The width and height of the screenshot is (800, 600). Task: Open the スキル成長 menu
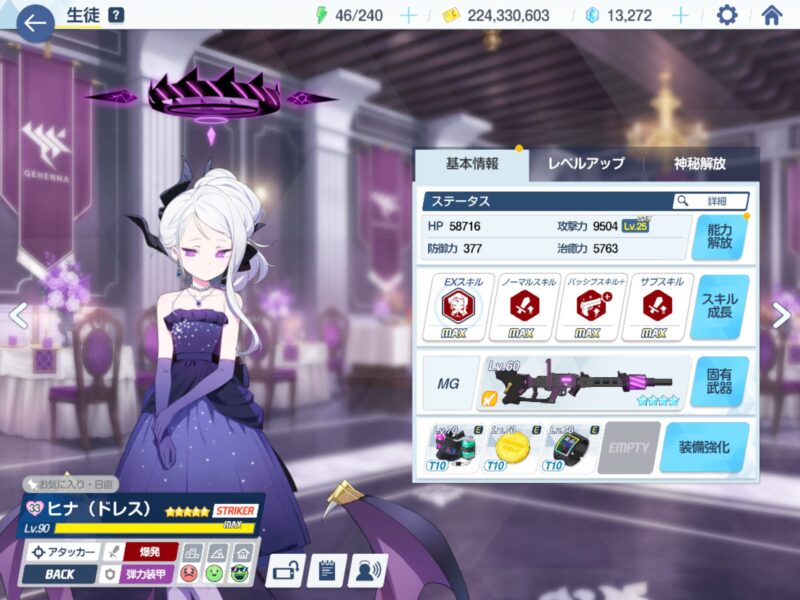point(719,307)
